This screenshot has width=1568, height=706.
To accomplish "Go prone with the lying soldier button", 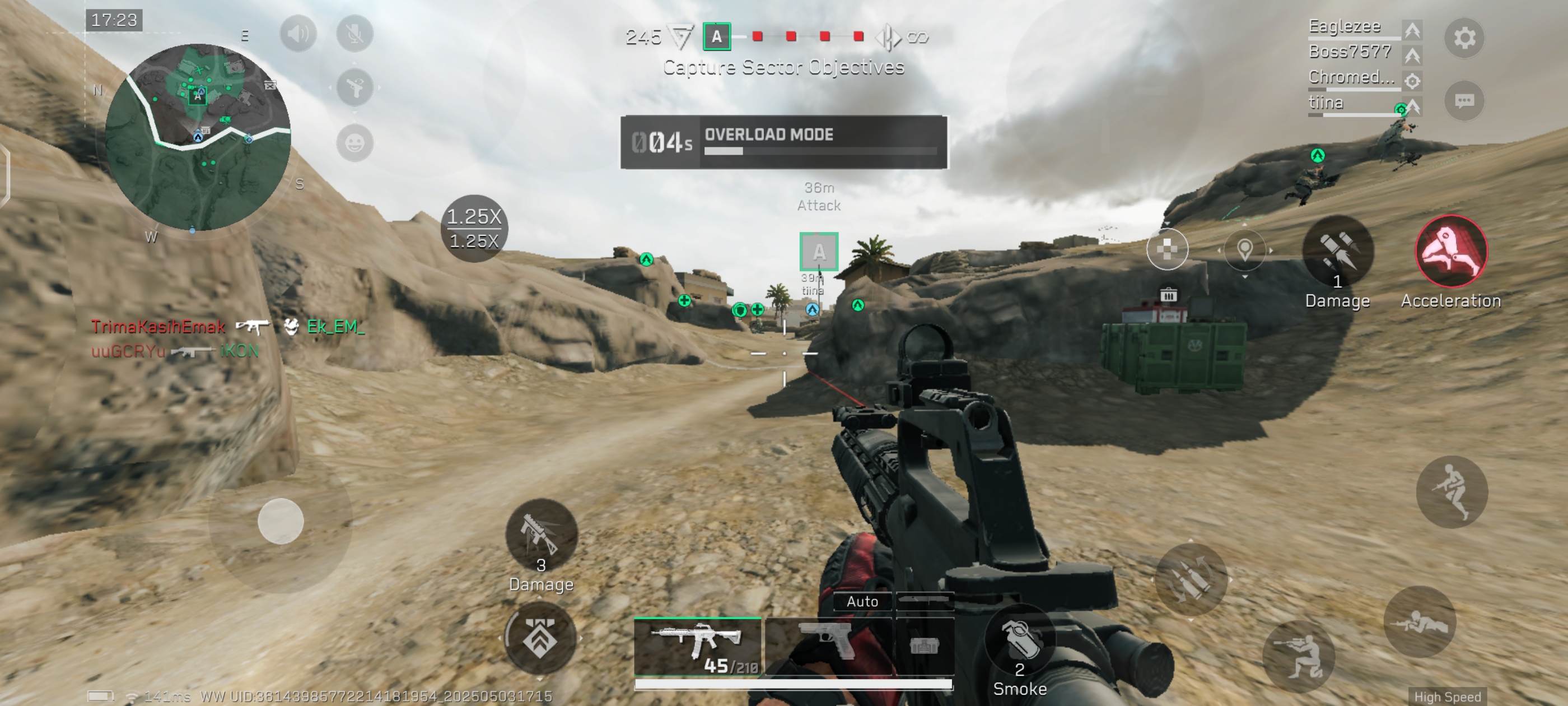I will click(1420, 623).
